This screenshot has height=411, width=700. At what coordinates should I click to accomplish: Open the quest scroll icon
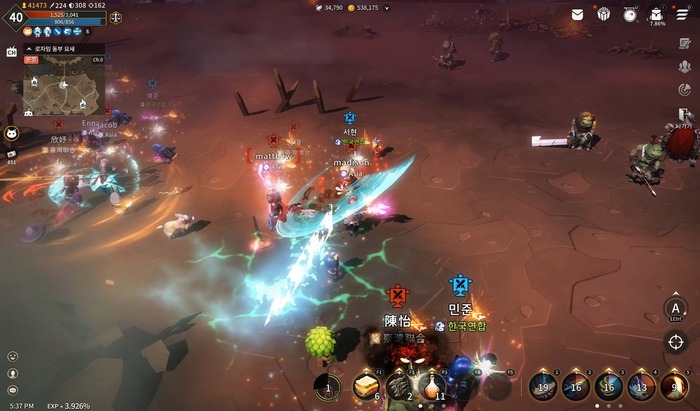coord(683,41)
